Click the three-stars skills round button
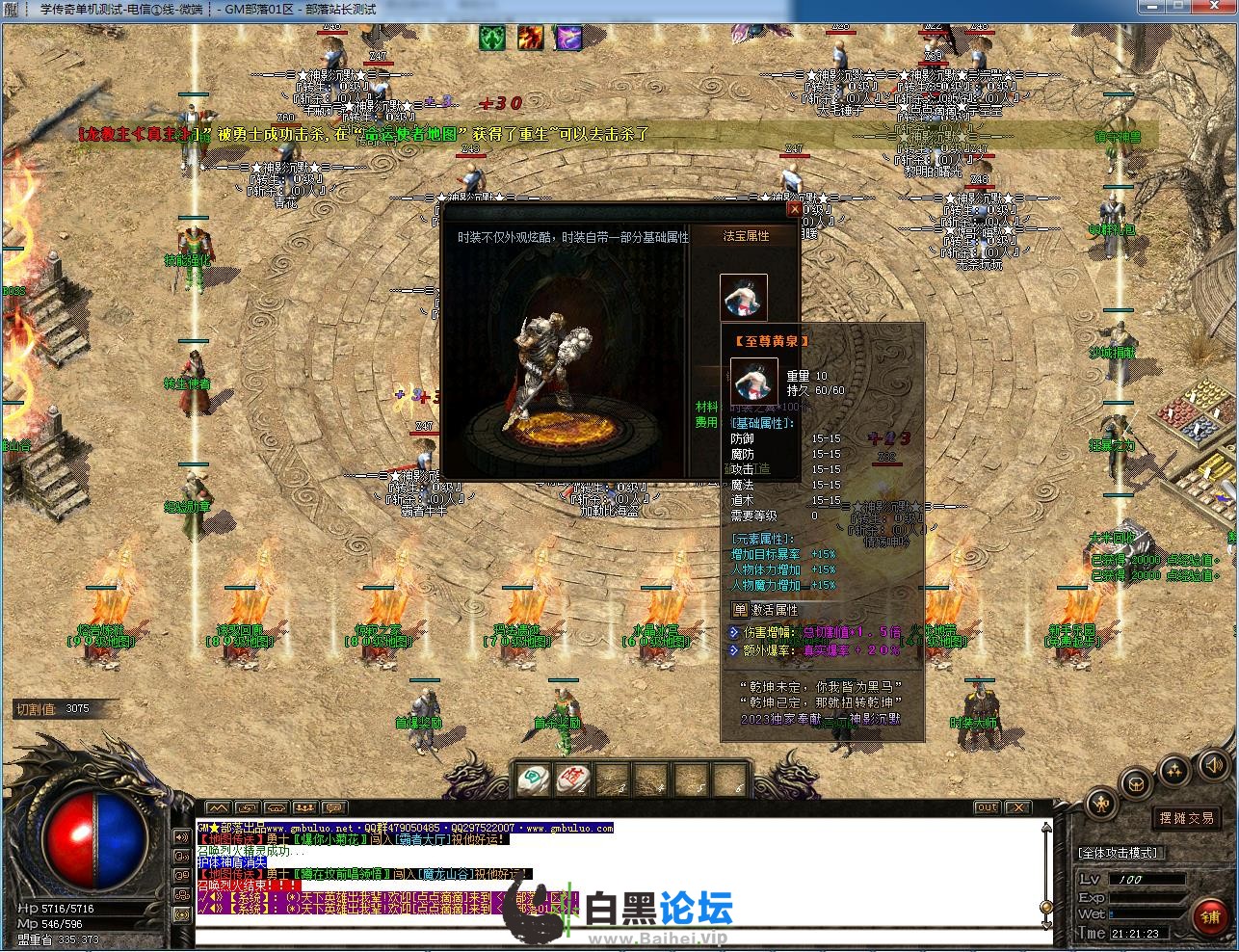 click(1173, 769)
